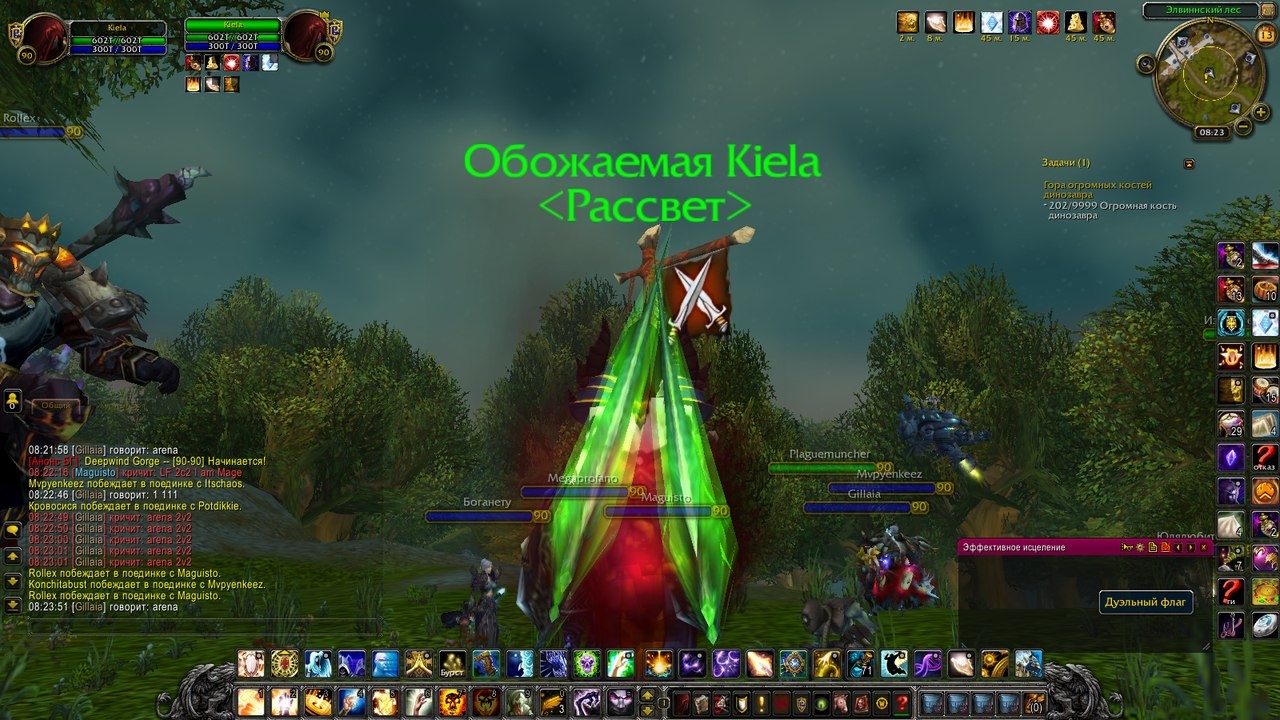The width and height of the screenshot is (1280, 720).
Task: Click Kiela's player portrait
Action: tap(45, 36)
